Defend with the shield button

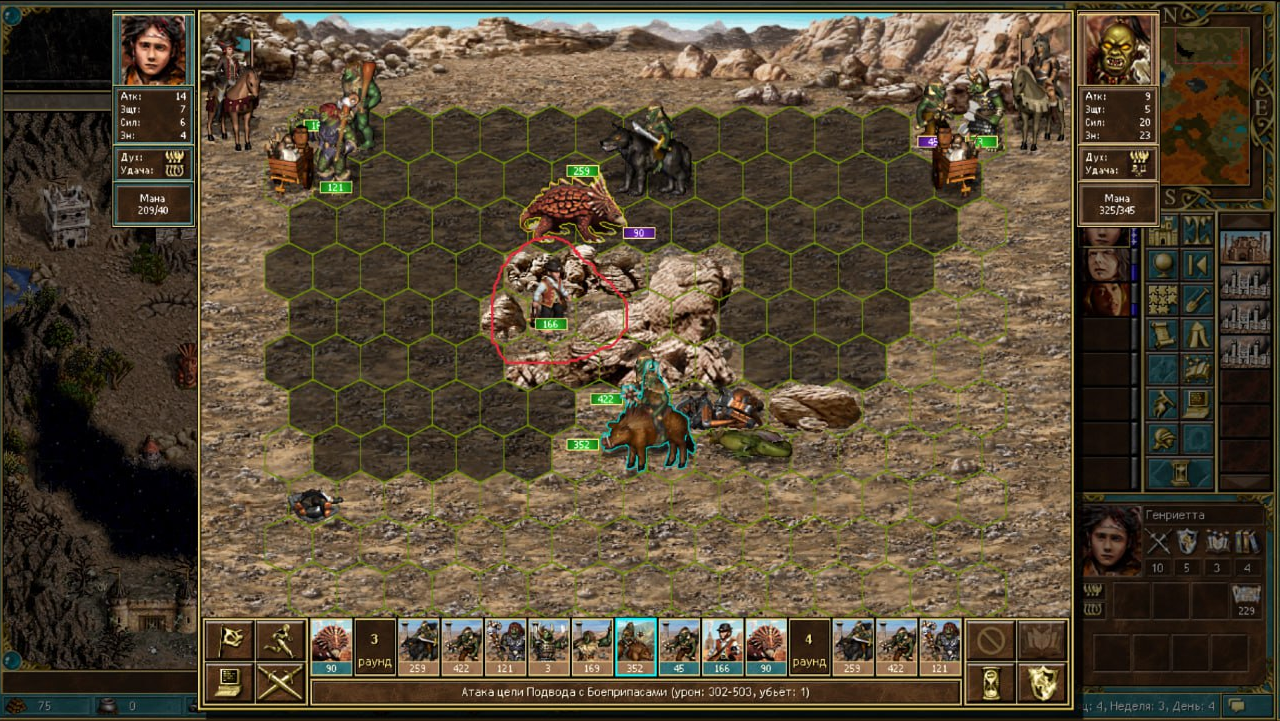(x=1041, y=683)
